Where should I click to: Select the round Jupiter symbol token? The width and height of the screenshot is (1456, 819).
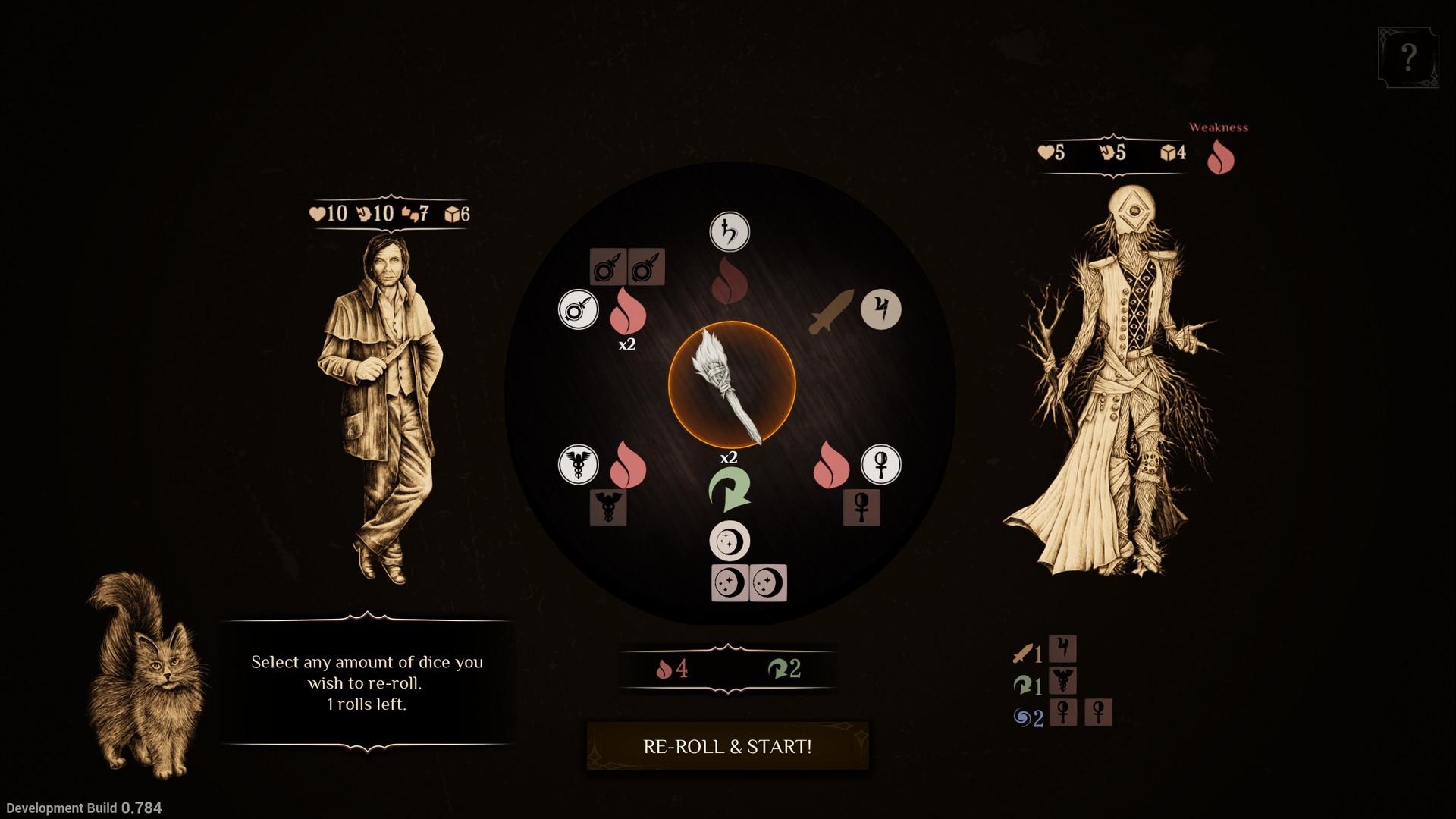(881, 309)
